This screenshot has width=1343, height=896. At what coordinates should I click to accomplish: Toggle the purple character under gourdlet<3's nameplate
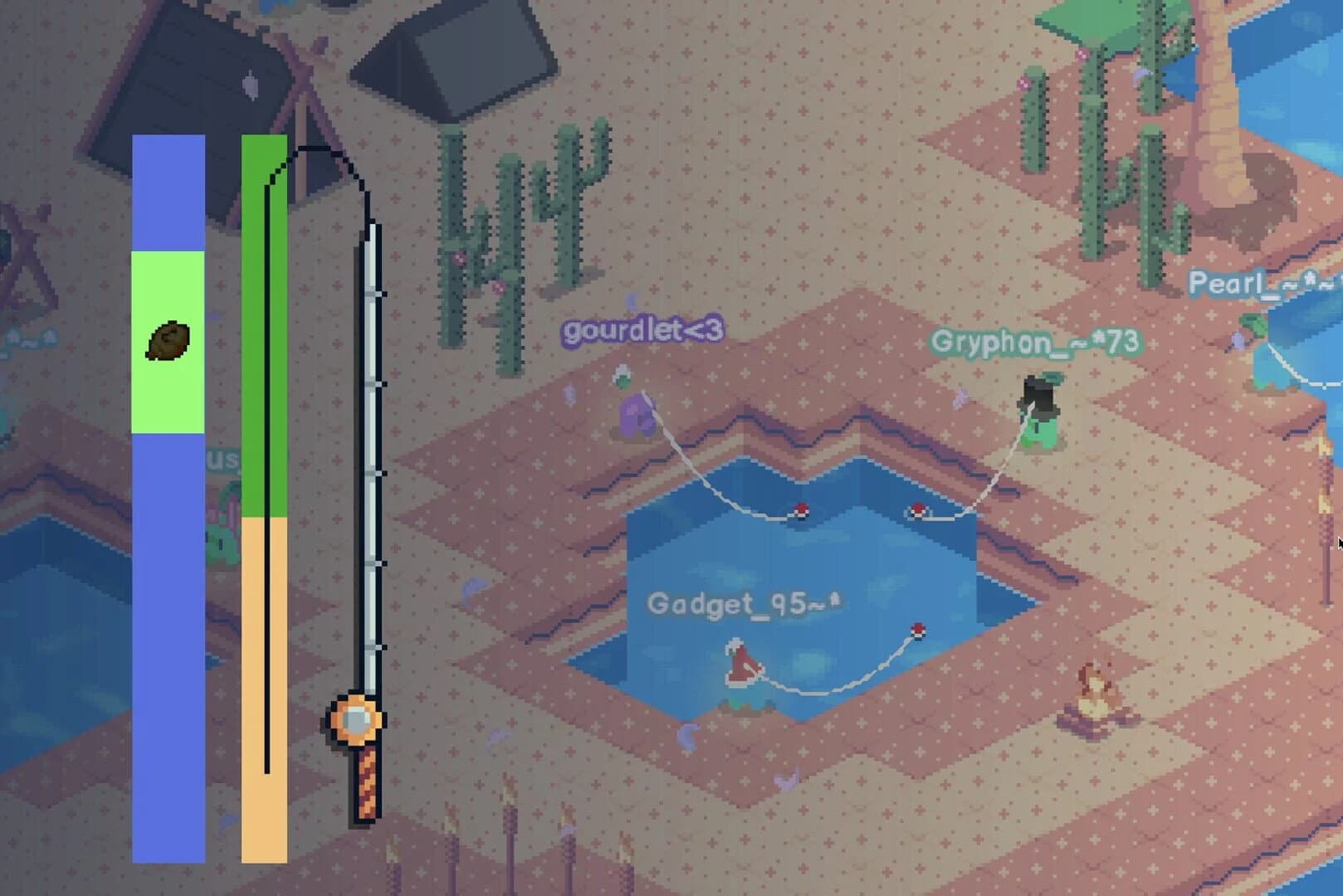click(x=637, y=415)
